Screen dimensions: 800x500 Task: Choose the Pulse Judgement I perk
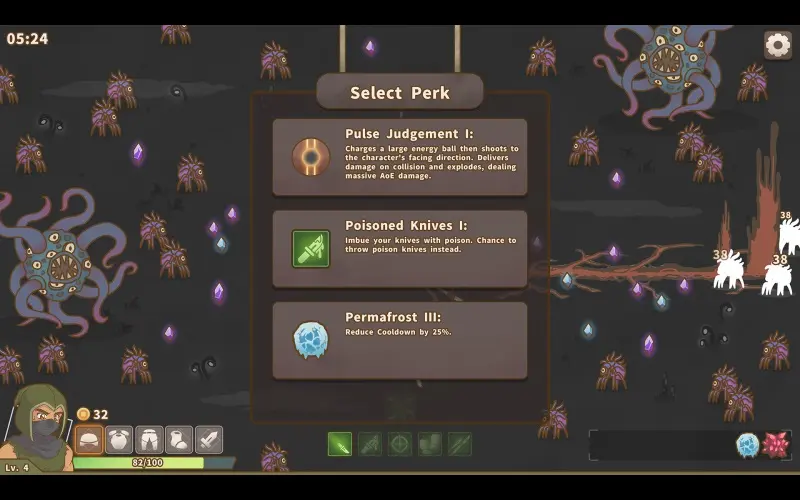tap(400, 157)
